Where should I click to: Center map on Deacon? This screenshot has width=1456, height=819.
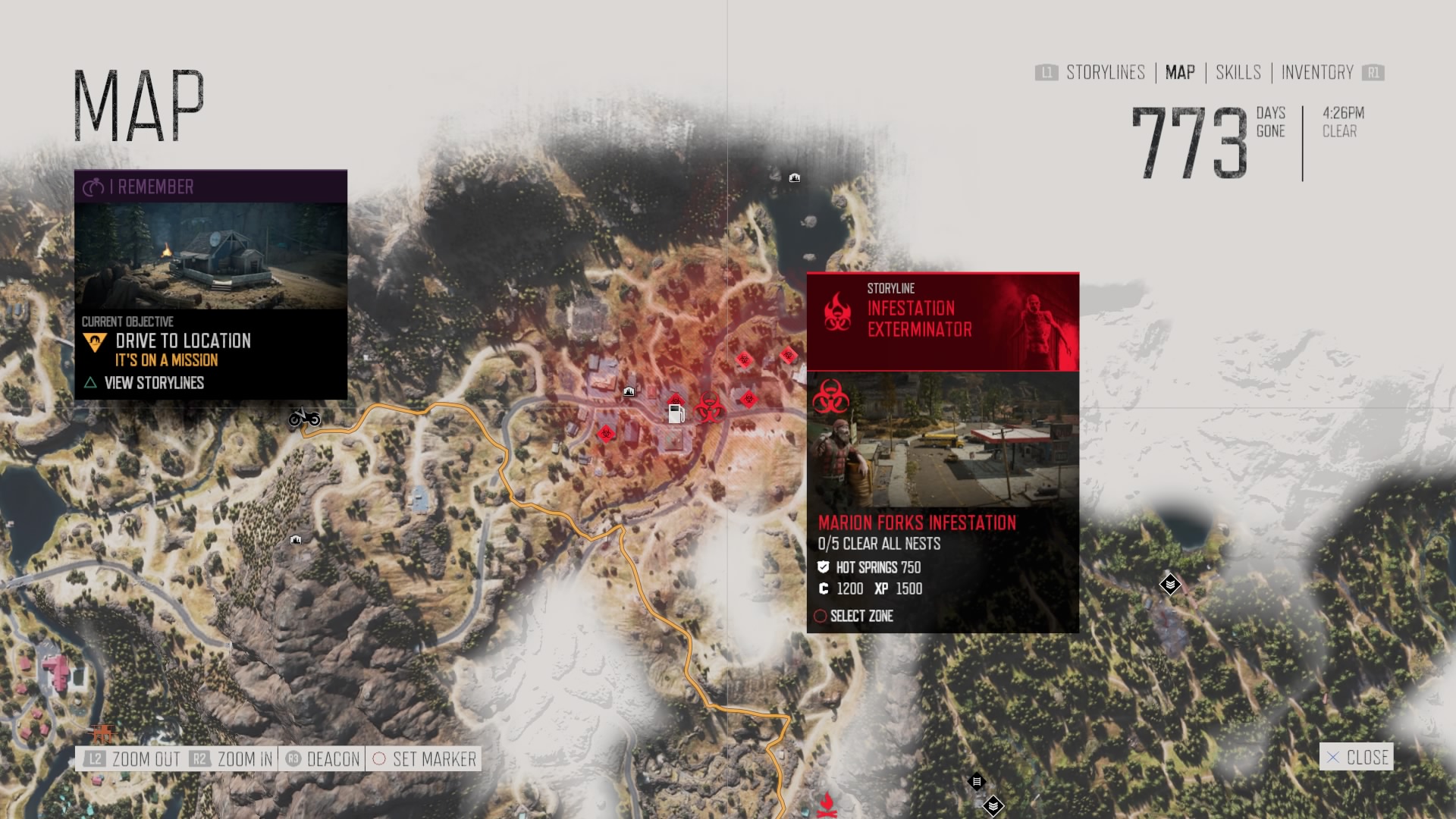(322, 759)
